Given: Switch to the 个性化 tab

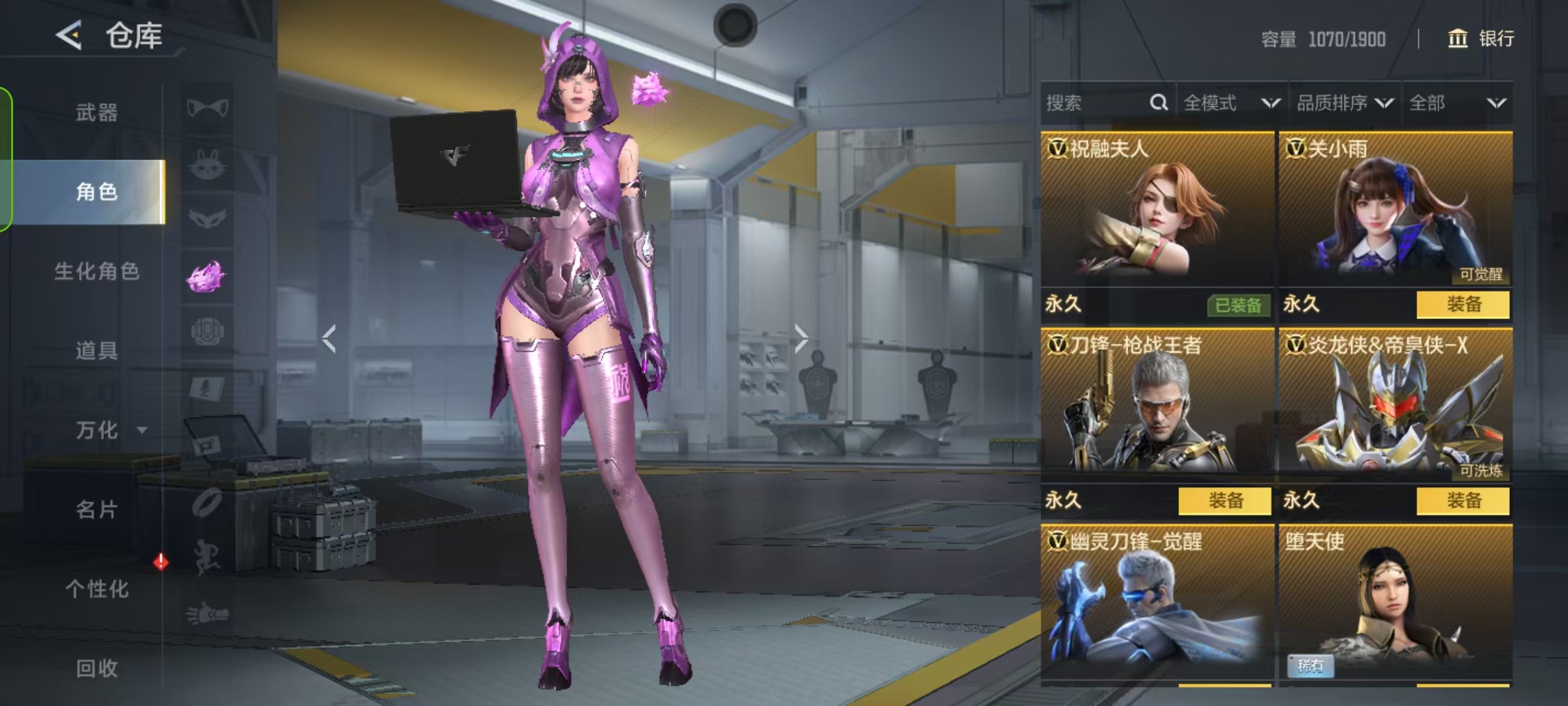Looking at the screenshot, I should click(97, 588).
